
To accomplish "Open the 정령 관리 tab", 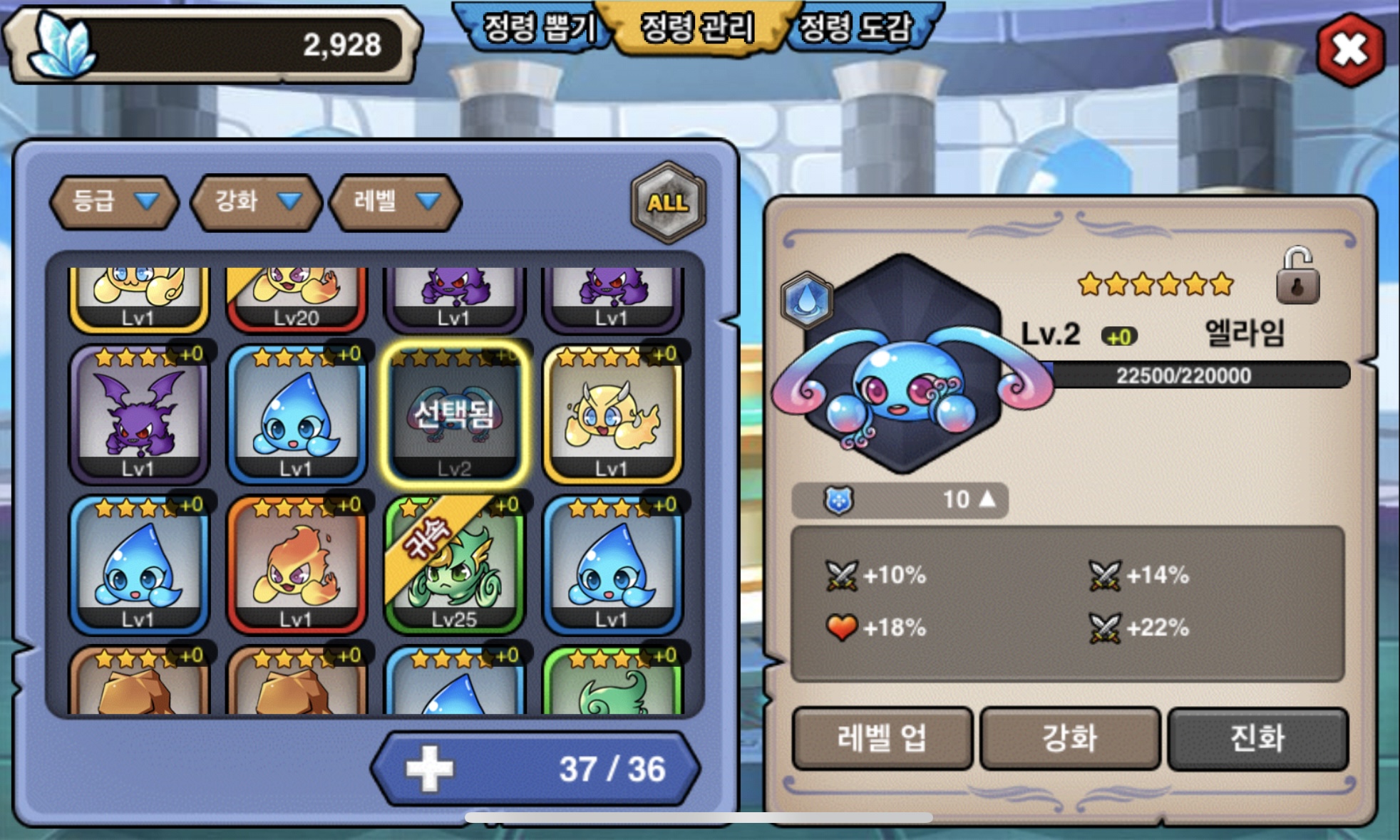I will [x=696, y=28].
